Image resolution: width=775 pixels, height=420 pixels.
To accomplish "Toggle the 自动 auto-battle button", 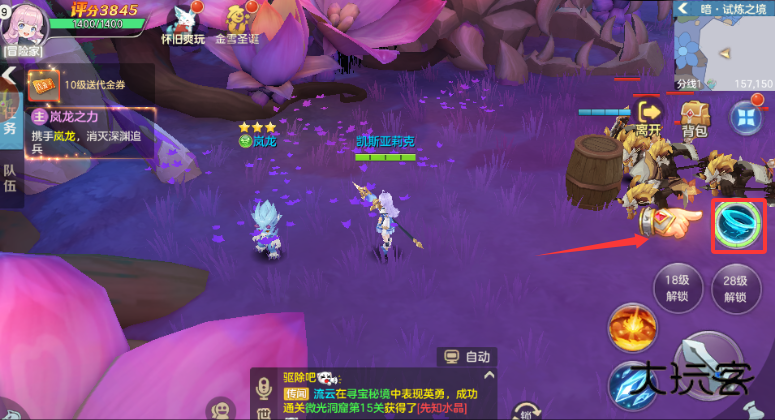I will tap(466, 356).
